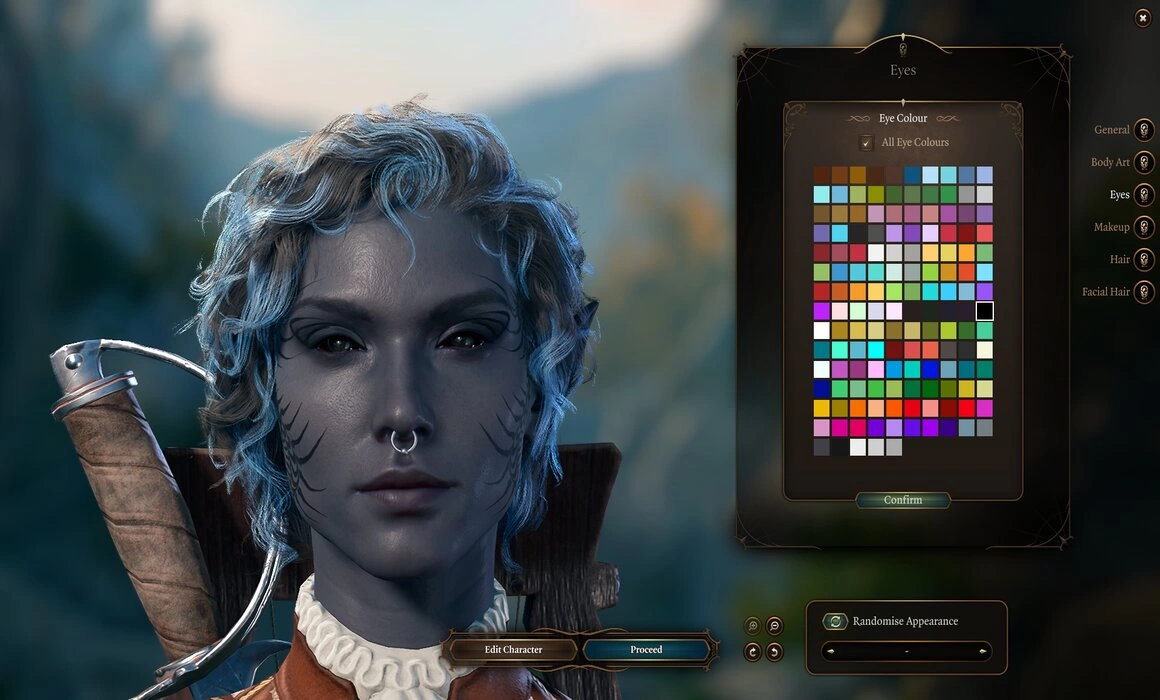Close the character creation screen

(1143, 18)
